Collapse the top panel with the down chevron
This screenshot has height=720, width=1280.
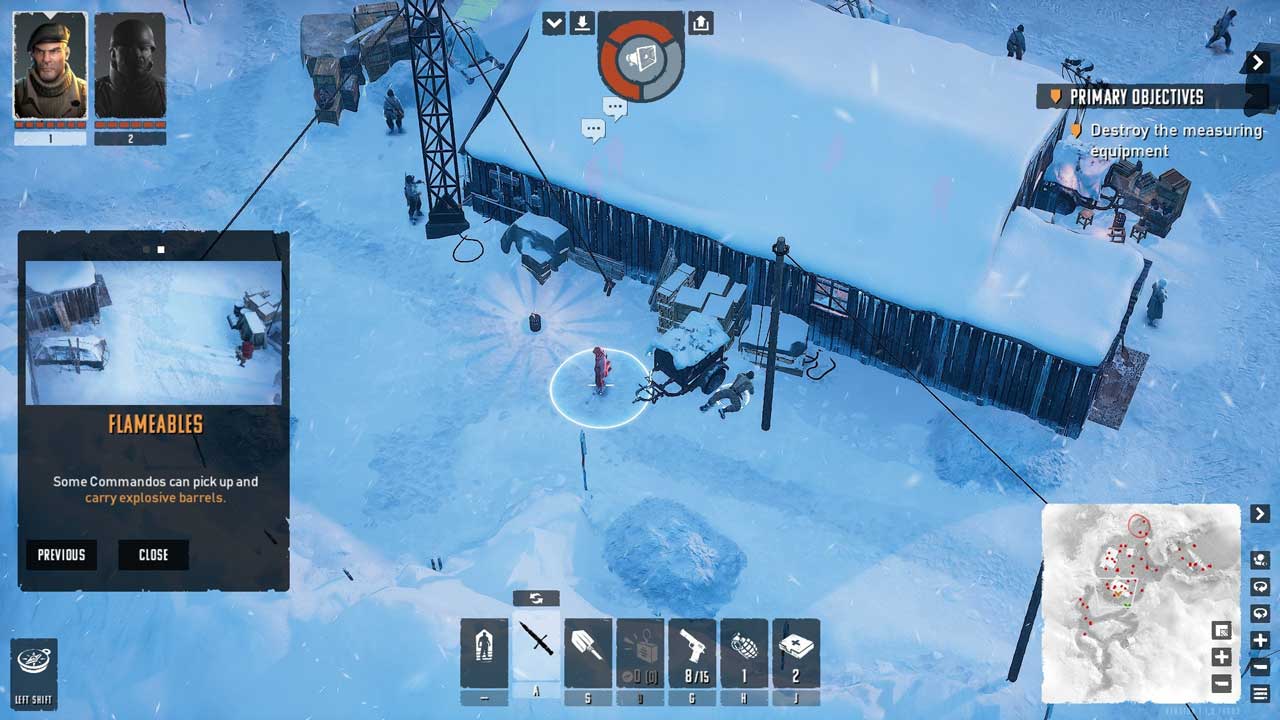pos(554,23)
